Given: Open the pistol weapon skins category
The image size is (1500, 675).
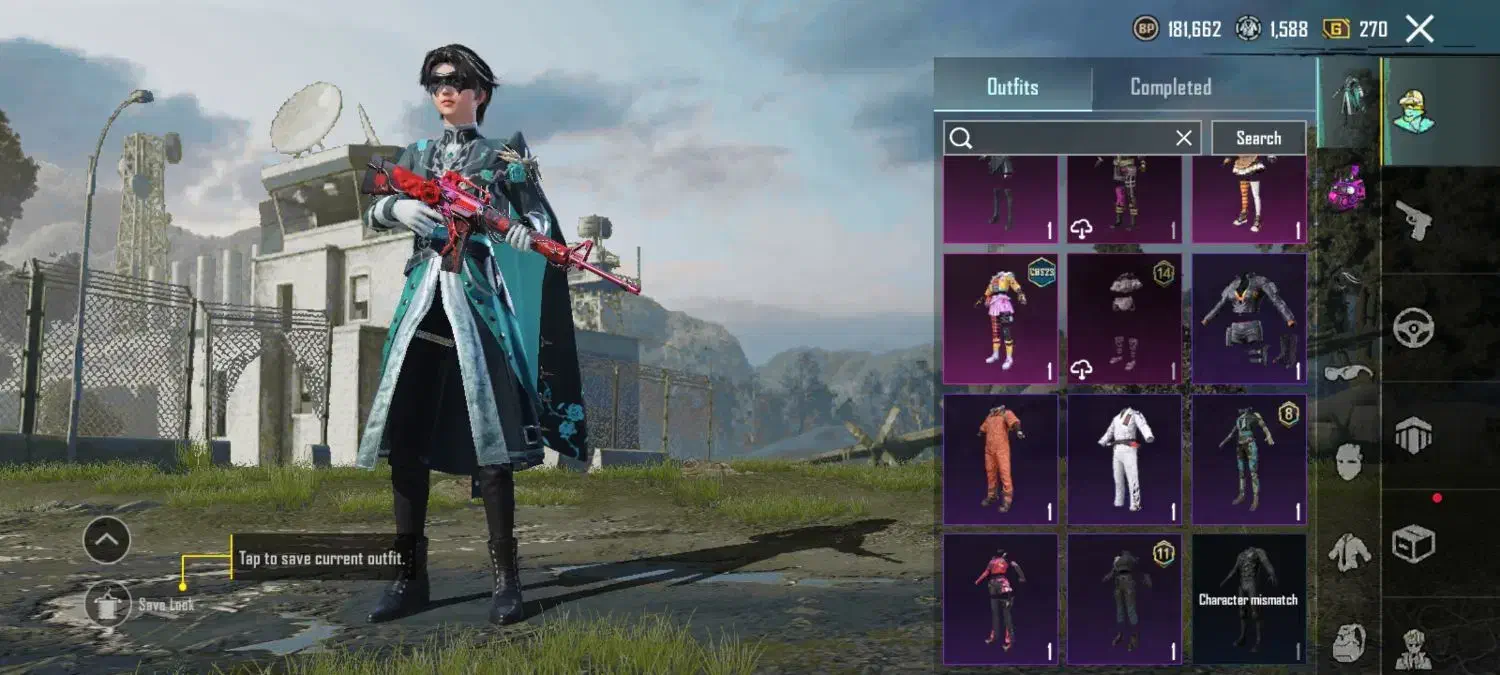Looking at the screenshot, I should click(x=1415, y=218).
